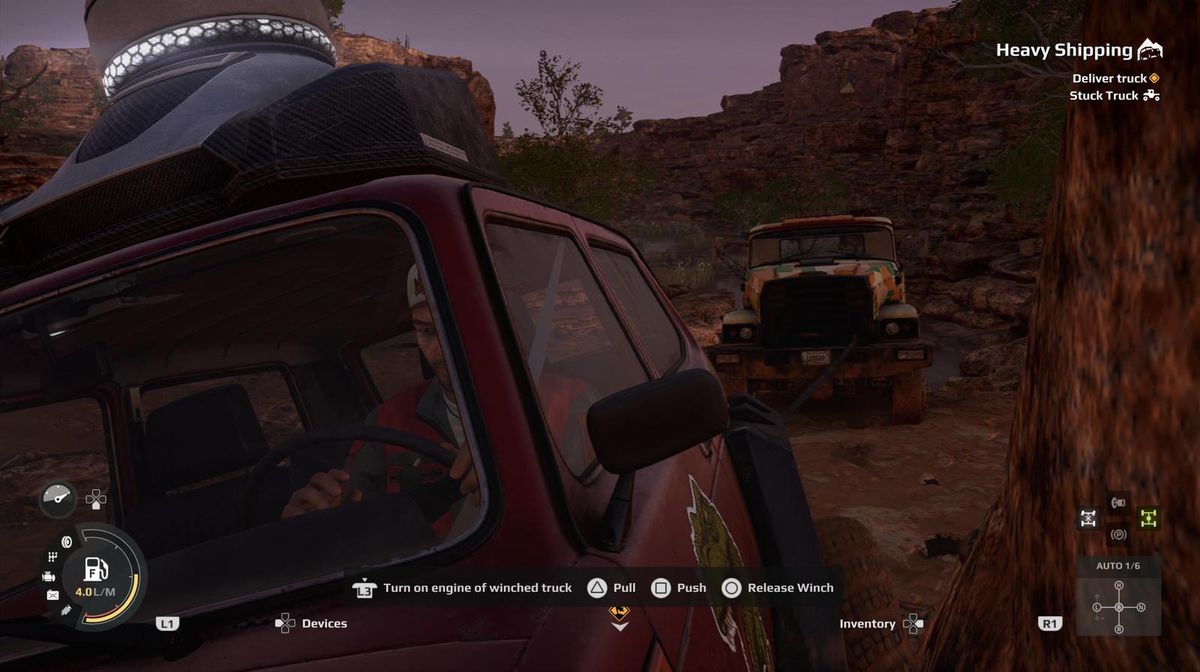Toggle the all-wheel drive icon
1200x672 pixels.
click(1088, 518)
